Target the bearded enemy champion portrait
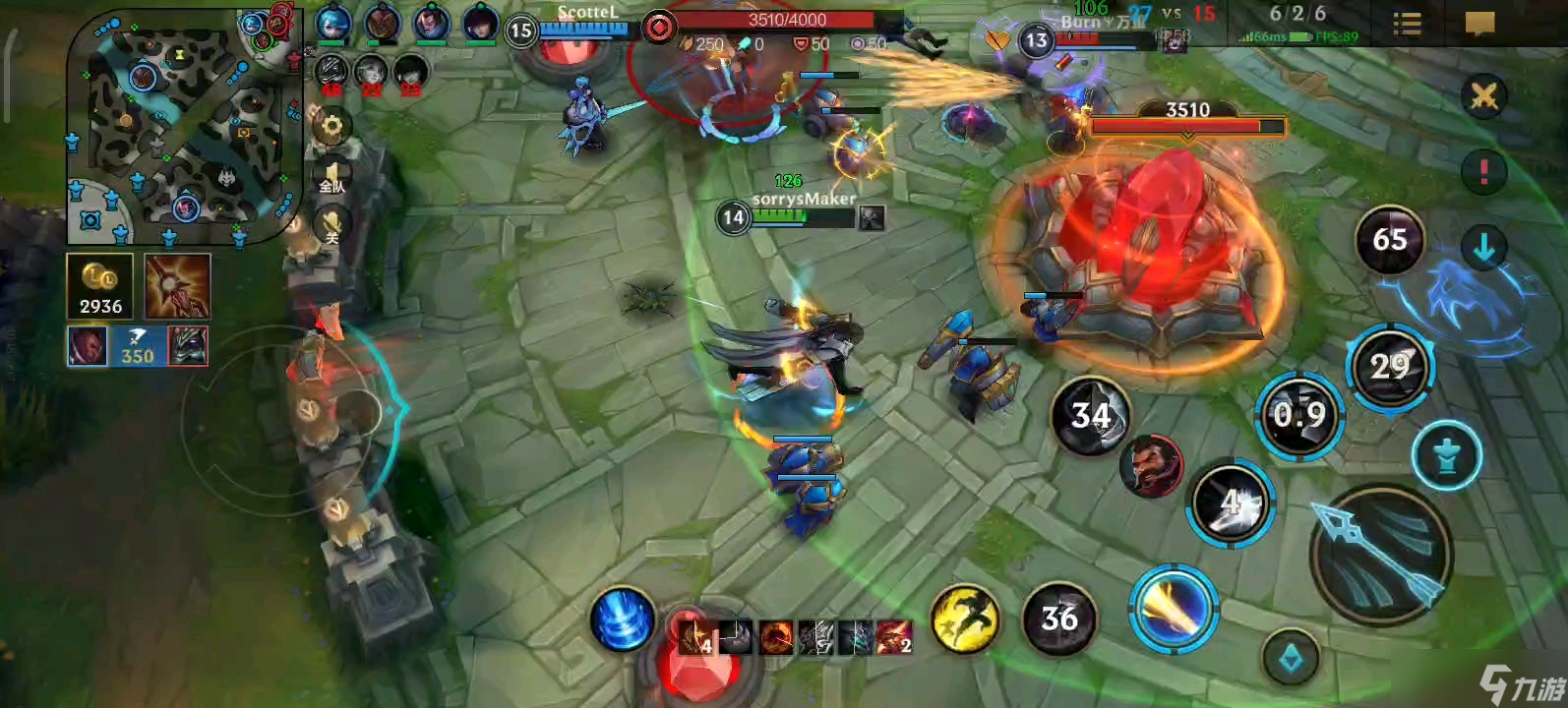The height and width of the screenshot is (708, 1568). pyautogui.click(x=1151, y=466)
